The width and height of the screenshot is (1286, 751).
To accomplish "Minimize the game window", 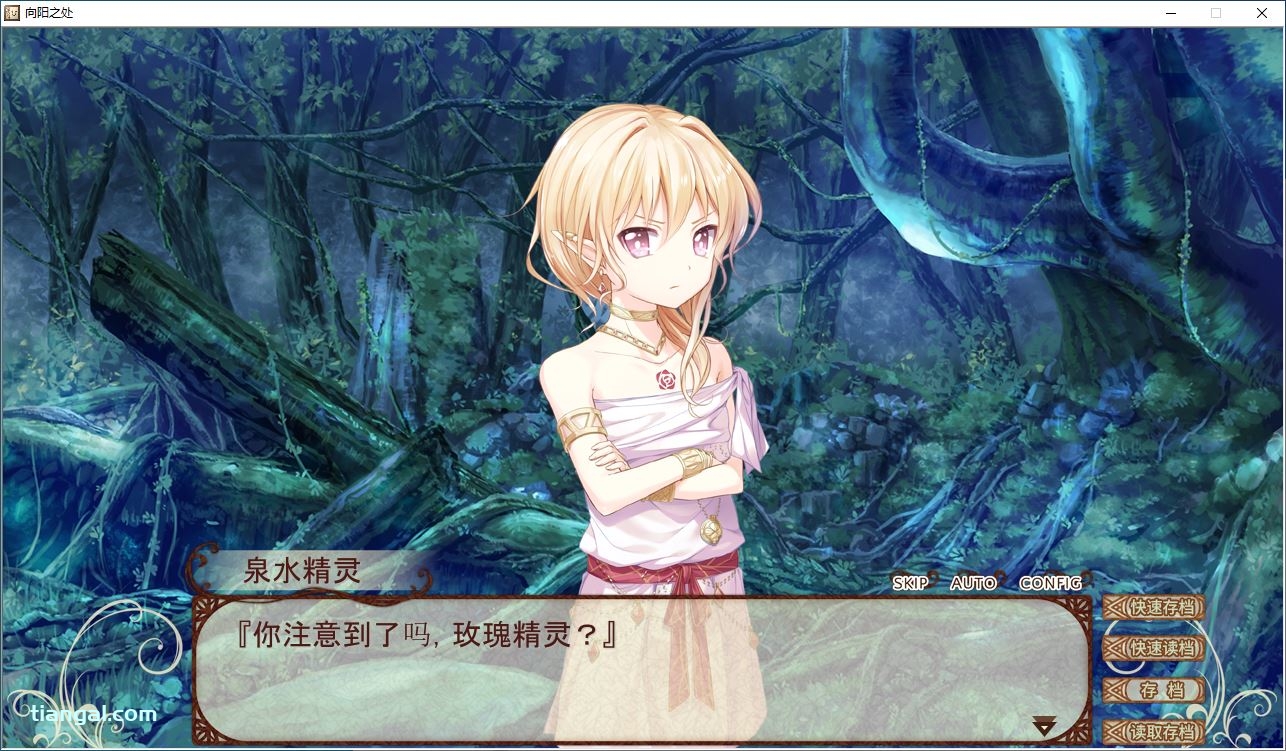I will [x=1169, y=13].
